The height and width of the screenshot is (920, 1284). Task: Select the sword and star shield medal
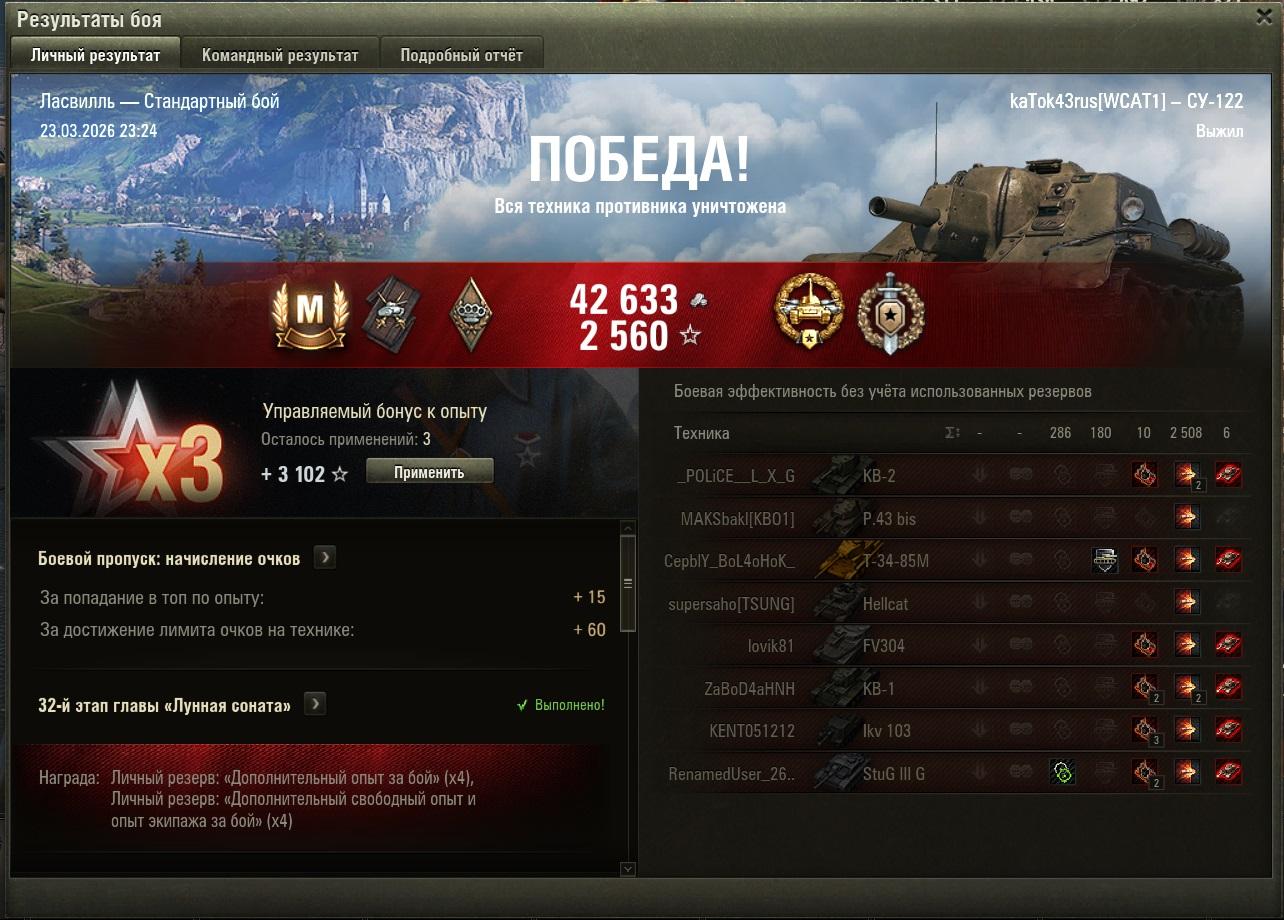click(890, 313)
